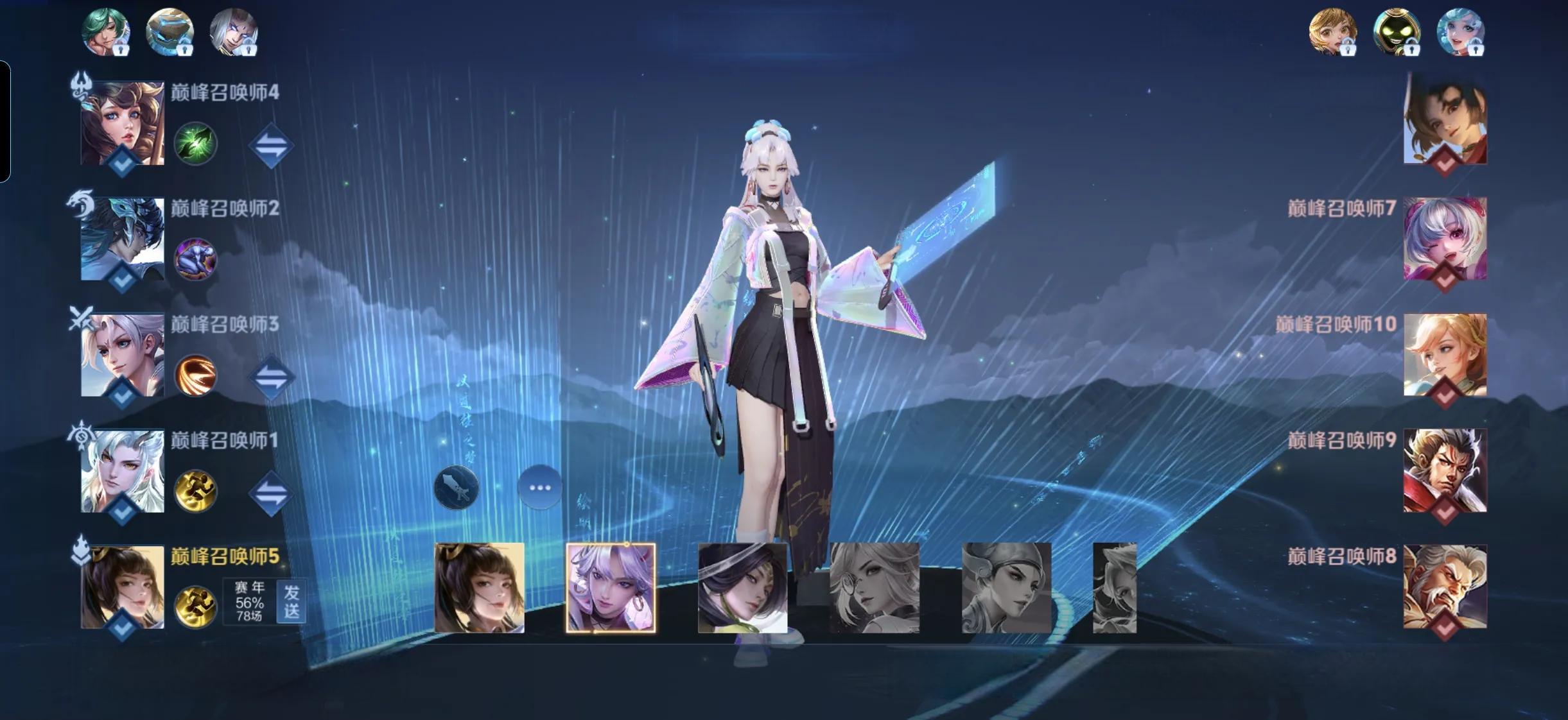Open the three-dots more options button
Image resolution: width=1568 pixels, height=720 pixels.
[x=539, y=488]
